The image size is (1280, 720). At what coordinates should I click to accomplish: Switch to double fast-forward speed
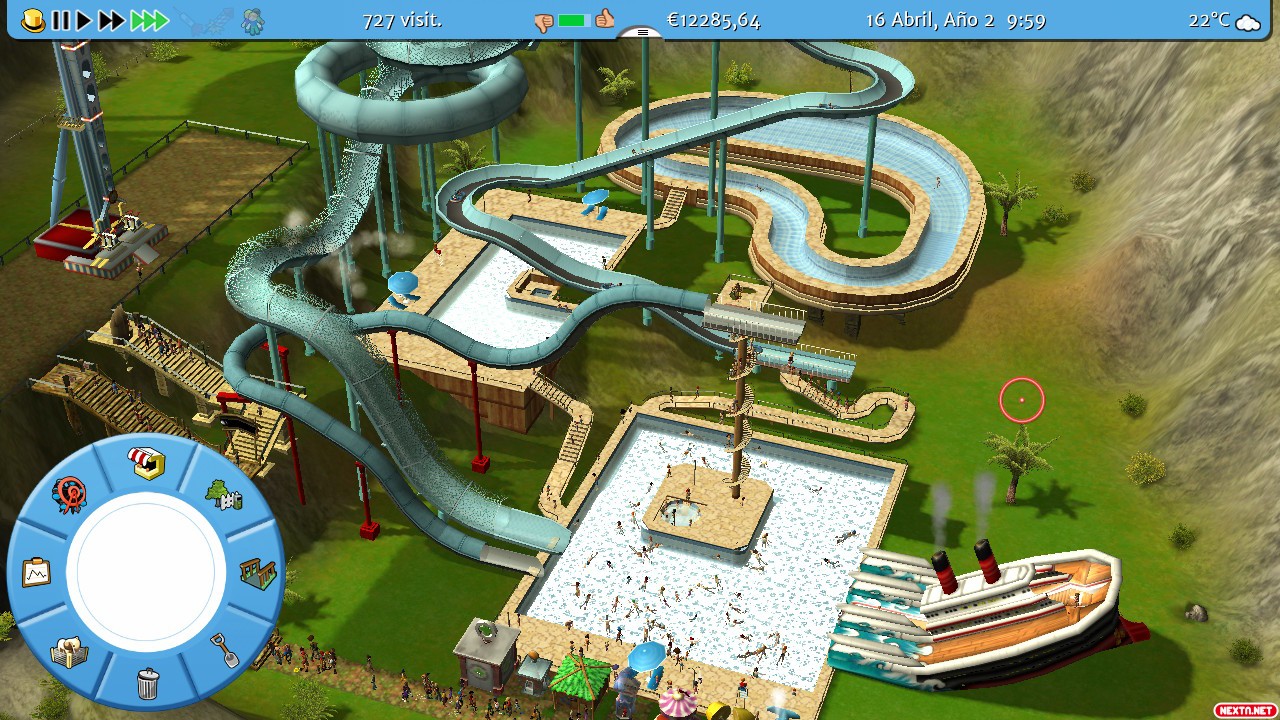tap(111, 20)
